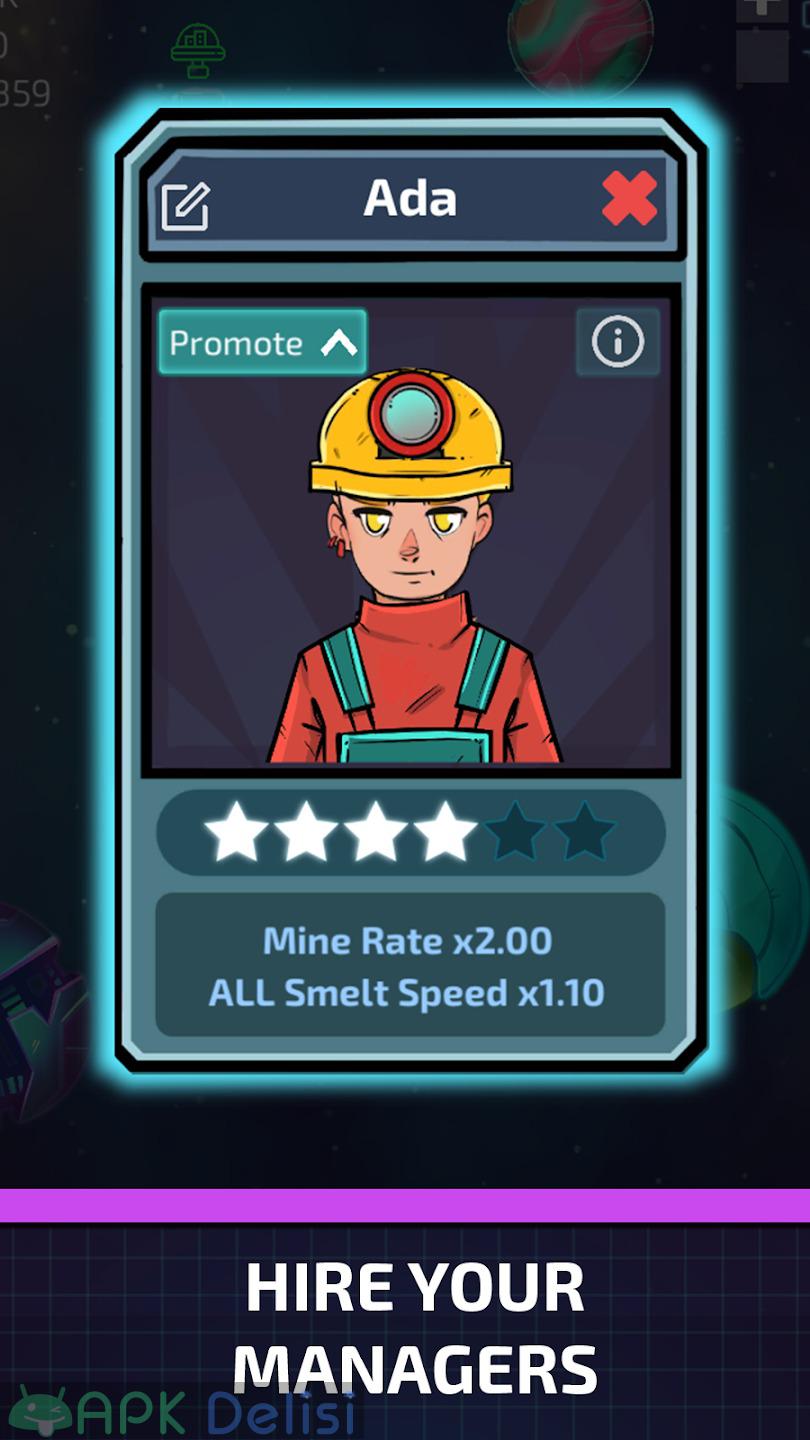Show manager info details

coord(617,342)
